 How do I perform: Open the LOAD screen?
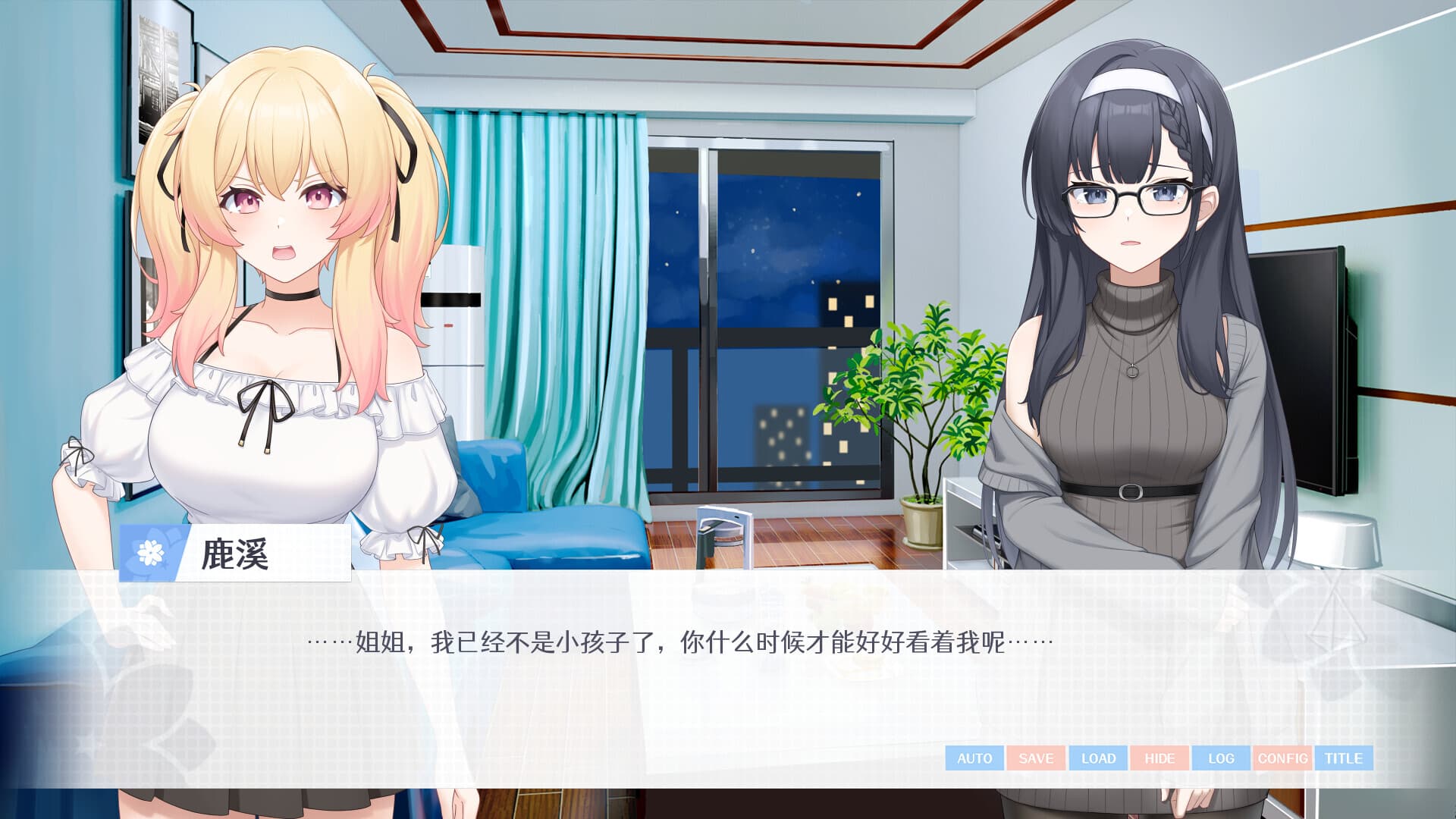tap(1097, 758)
